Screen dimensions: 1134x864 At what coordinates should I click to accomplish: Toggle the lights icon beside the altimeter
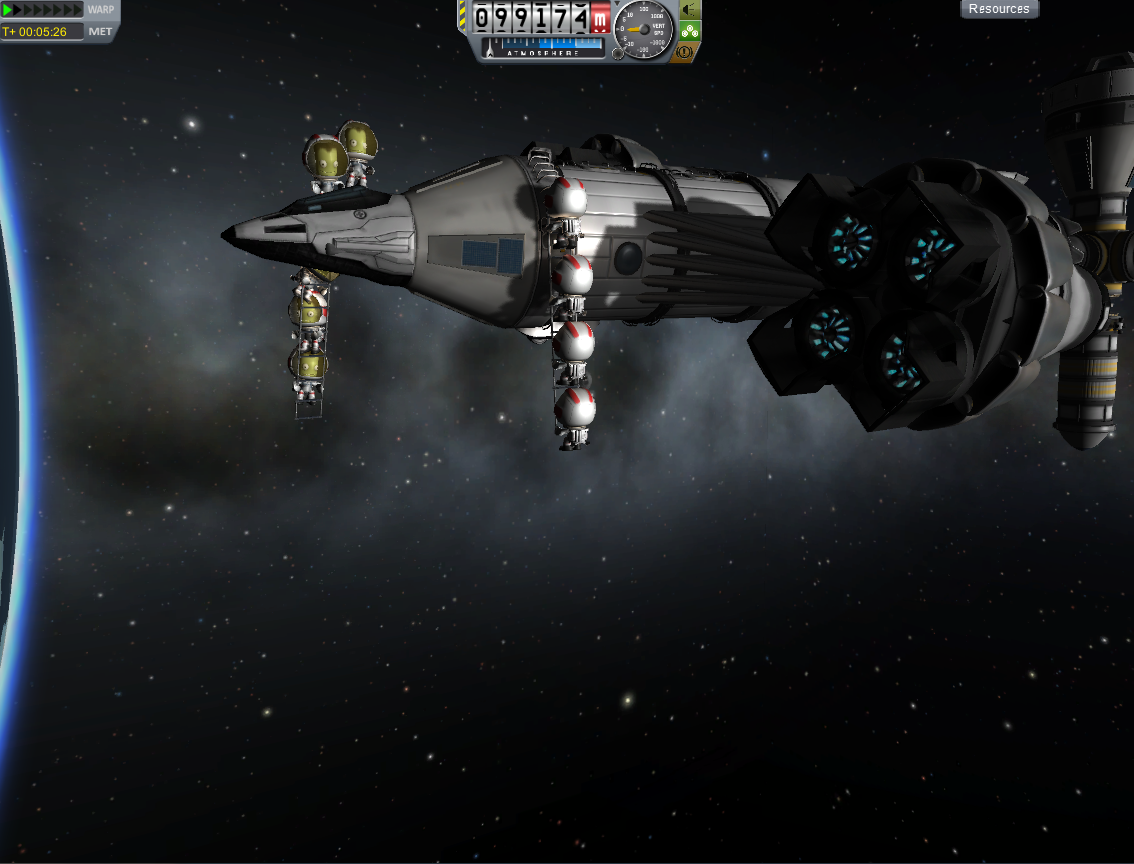tap(690, 10)
